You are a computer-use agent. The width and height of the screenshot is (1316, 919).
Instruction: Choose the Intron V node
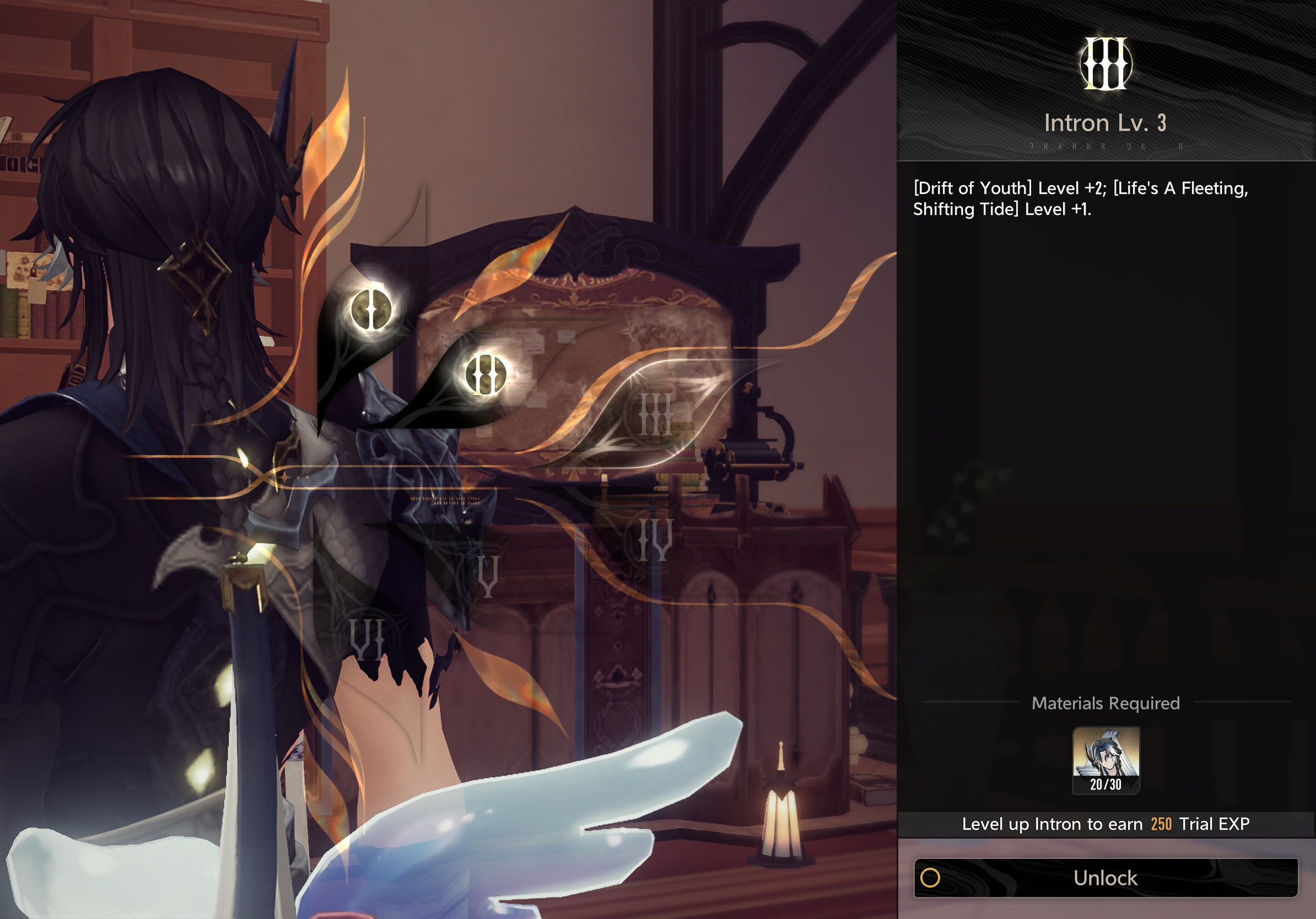pos(488,575)
